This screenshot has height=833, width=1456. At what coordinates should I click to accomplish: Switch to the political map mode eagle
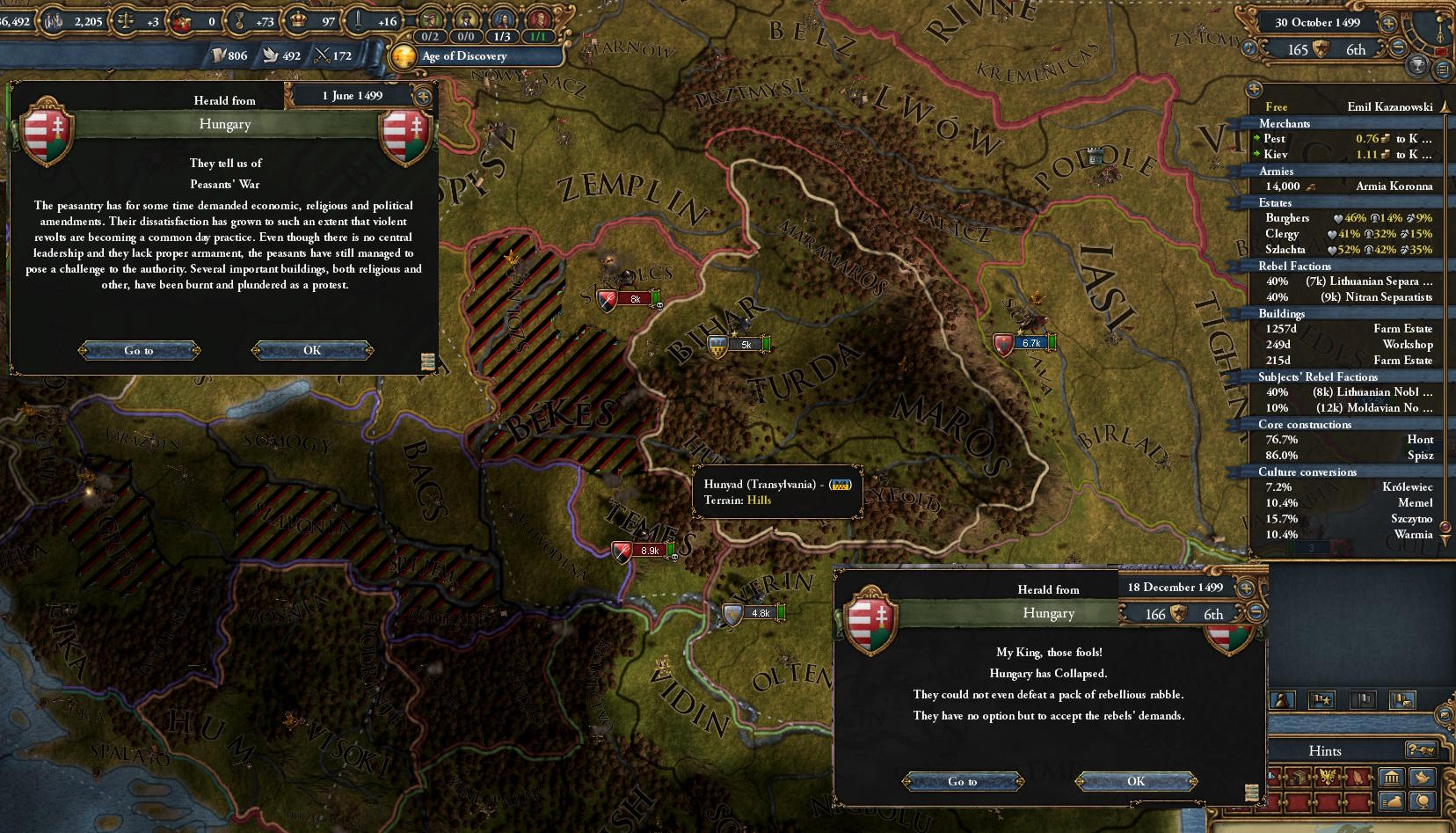pos(1328,776)
